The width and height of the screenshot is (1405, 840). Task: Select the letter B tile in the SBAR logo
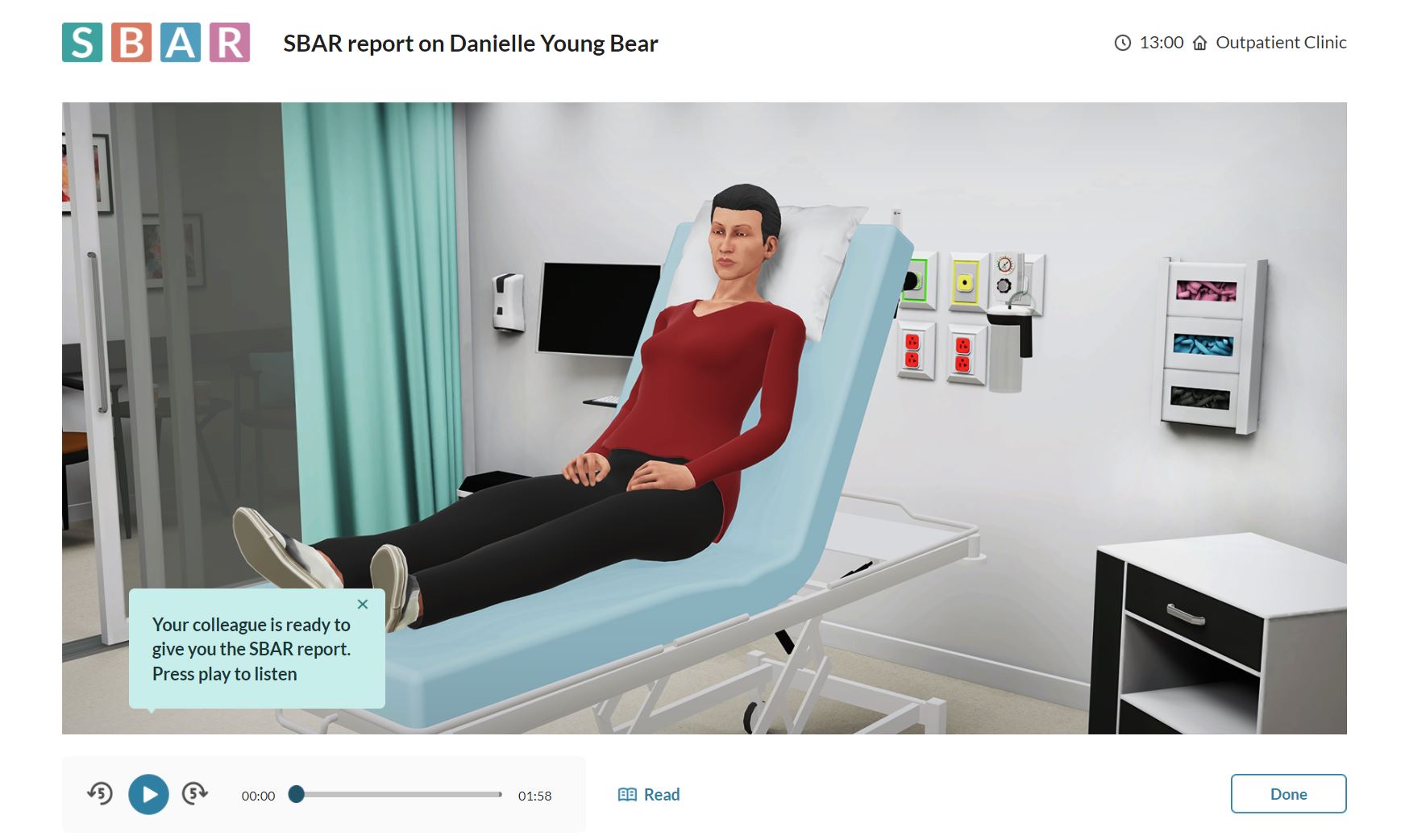click(131, 42)
